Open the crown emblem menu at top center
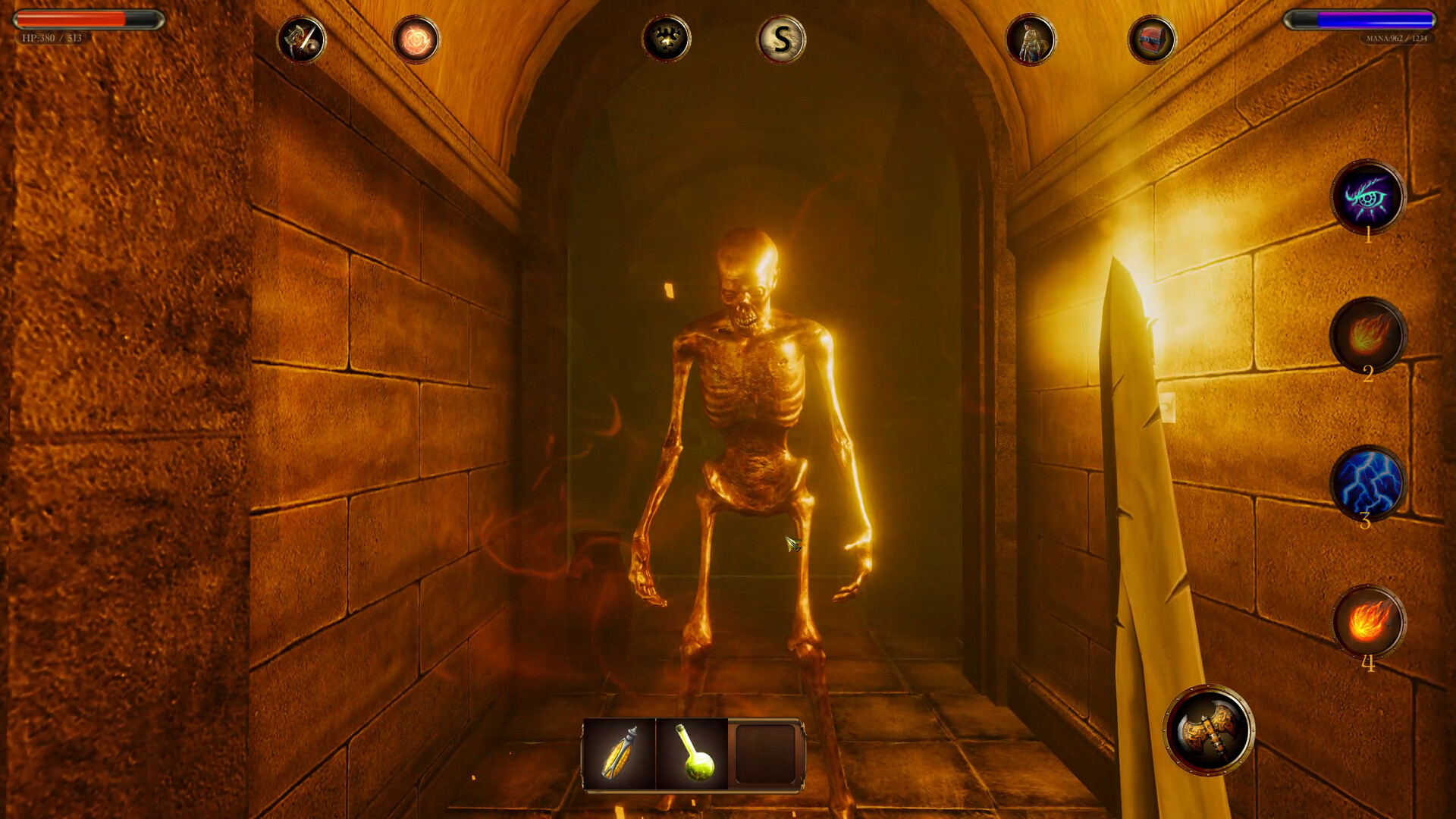The width and height of the screenshot is (1456, 819). (x=666, y=40)
